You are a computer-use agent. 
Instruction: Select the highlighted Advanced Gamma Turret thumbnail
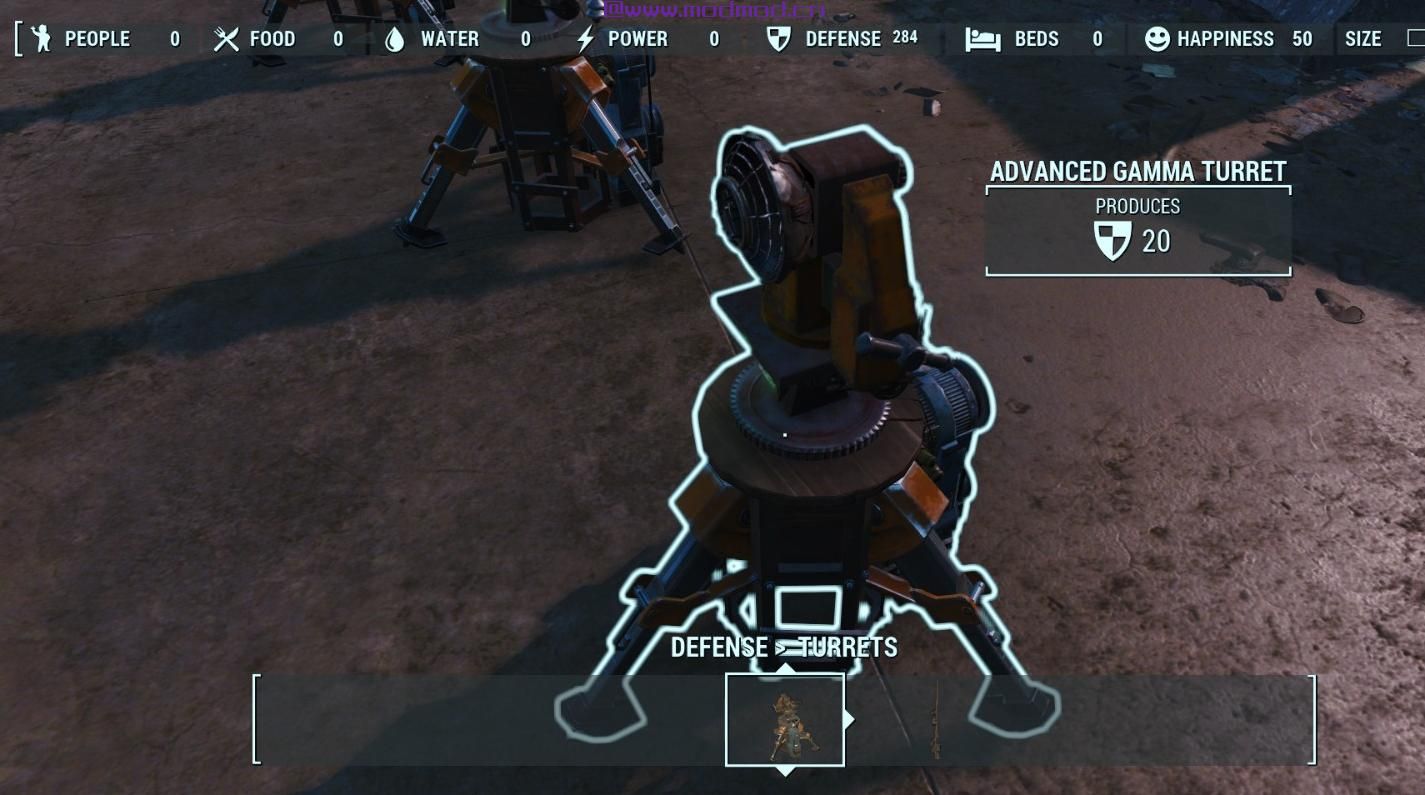coord(785,720)
